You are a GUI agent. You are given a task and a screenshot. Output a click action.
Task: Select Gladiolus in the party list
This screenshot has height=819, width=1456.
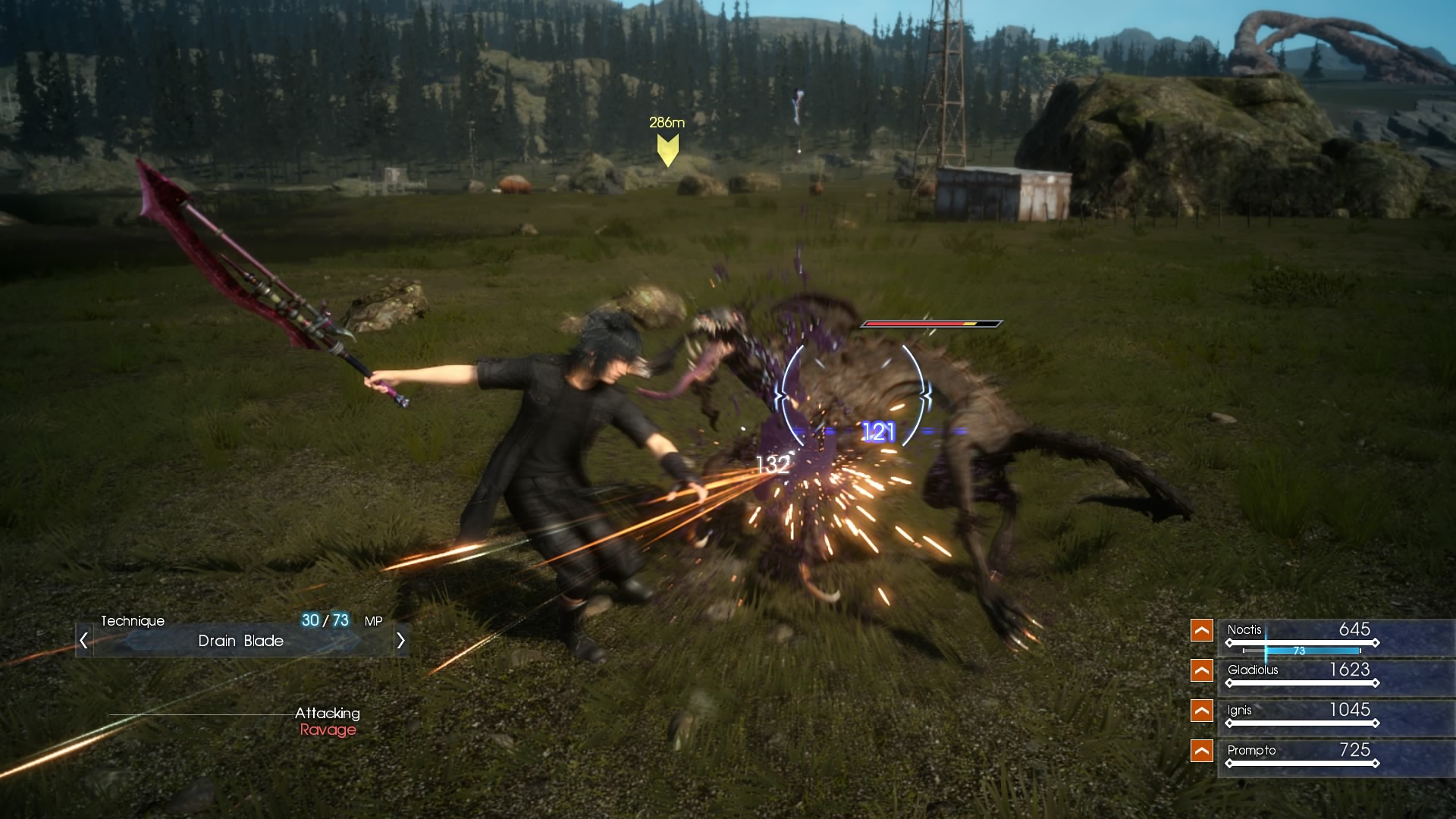pos(1253,670)
